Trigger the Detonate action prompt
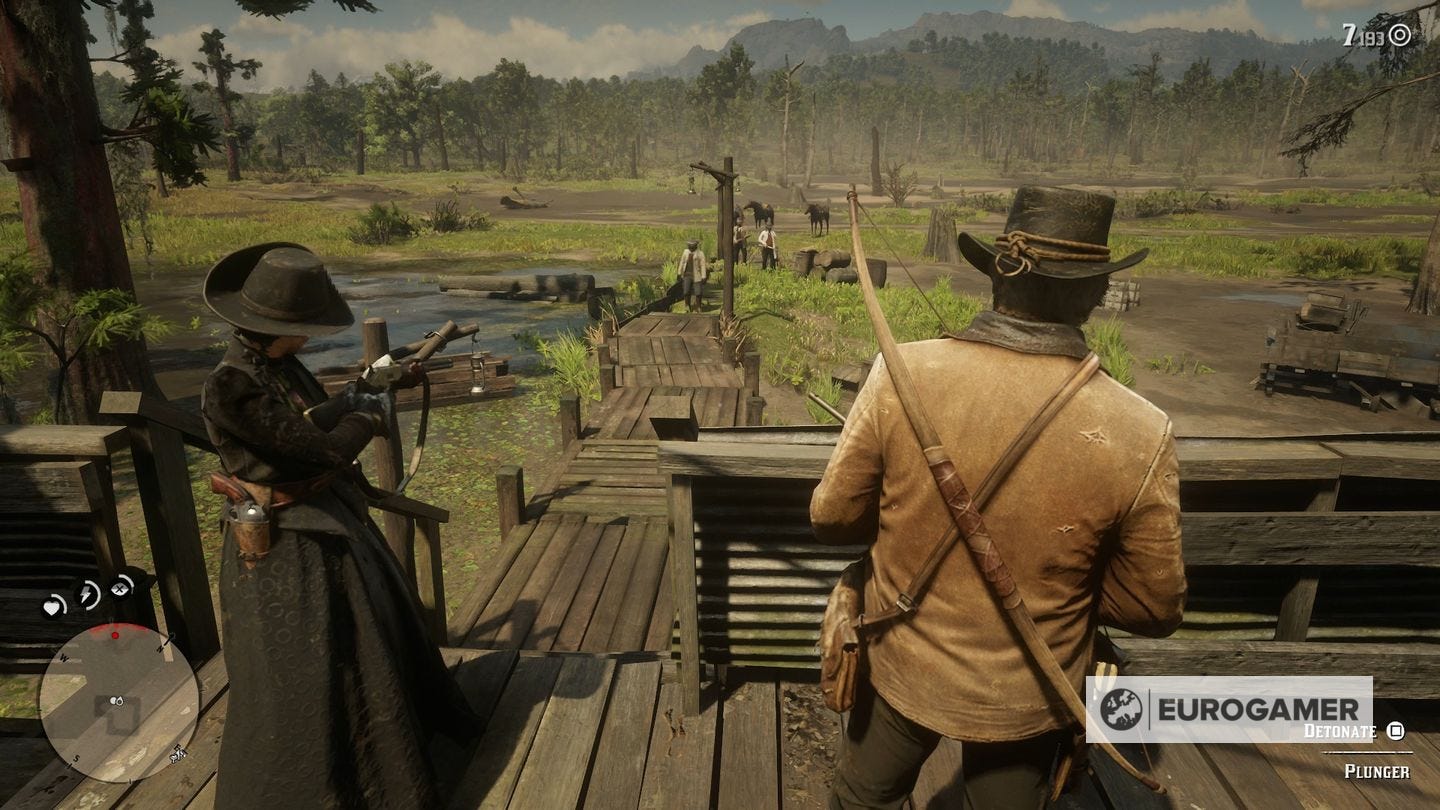 [1340, 731]
